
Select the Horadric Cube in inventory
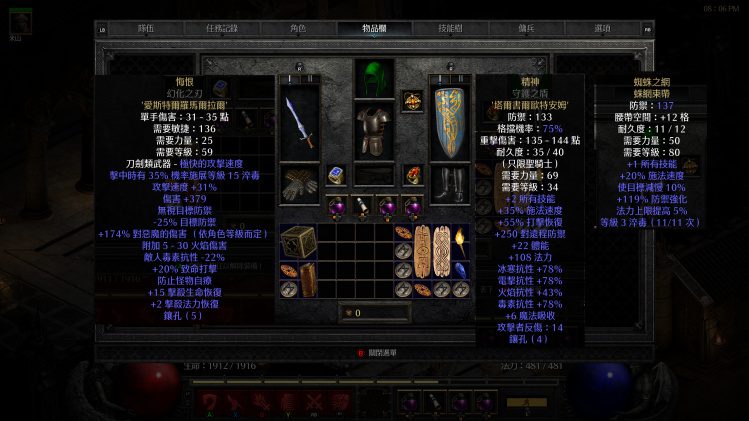298,242
